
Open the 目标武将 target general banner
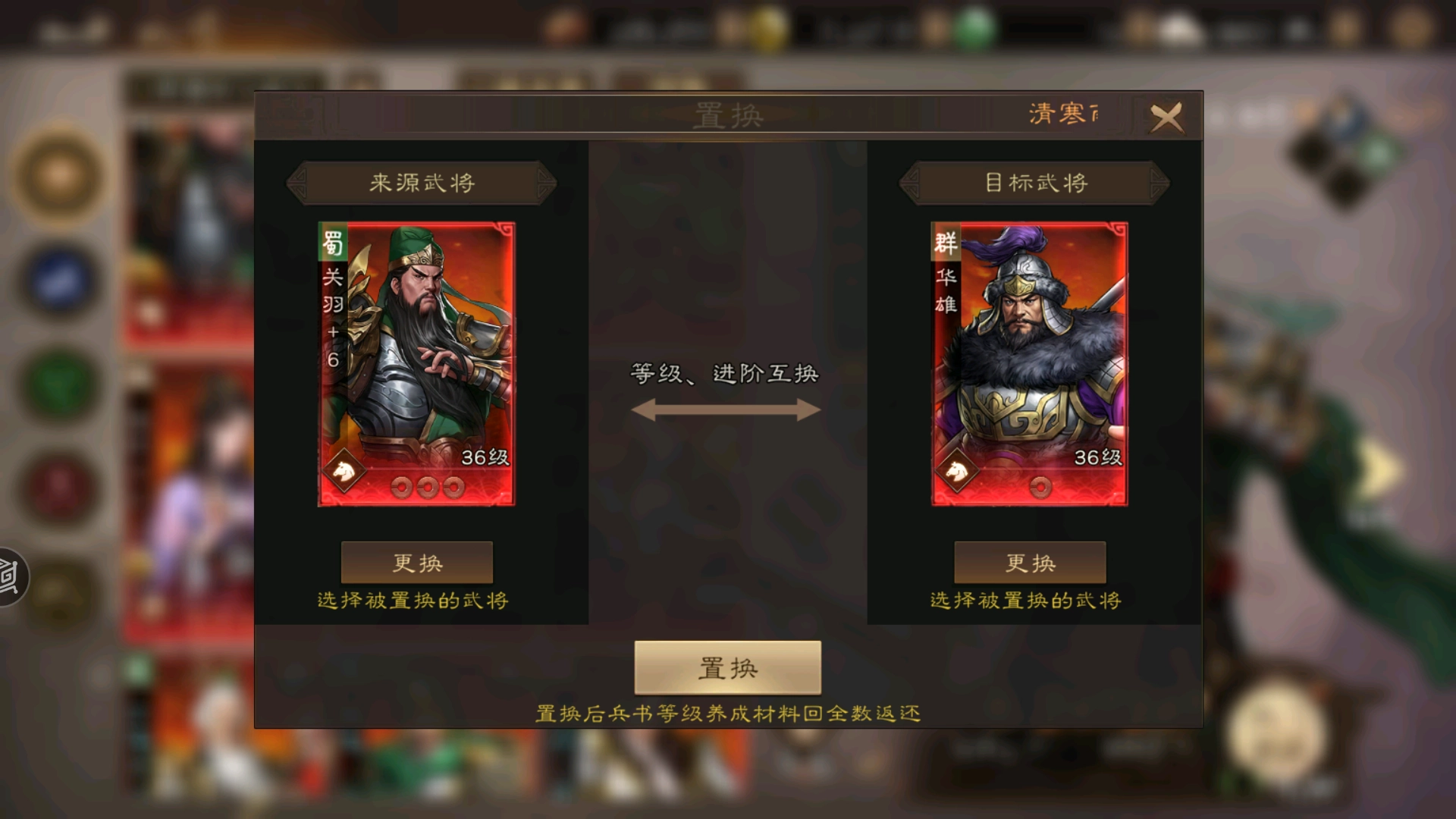(1034, 182)
